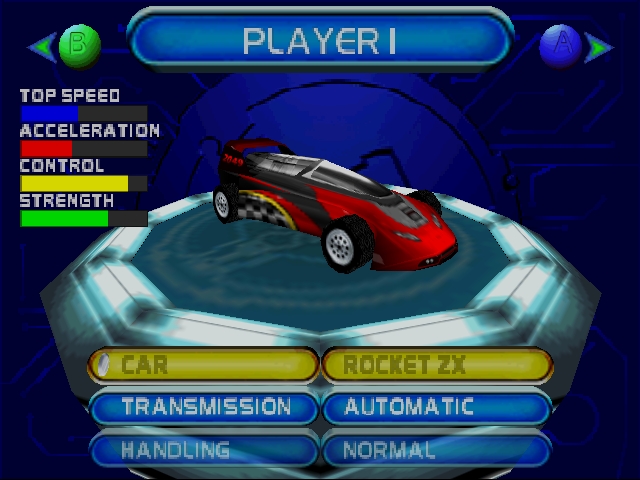Choose the TRANSMISSION option
Screen dimensions: 640x480
[204, 407]
